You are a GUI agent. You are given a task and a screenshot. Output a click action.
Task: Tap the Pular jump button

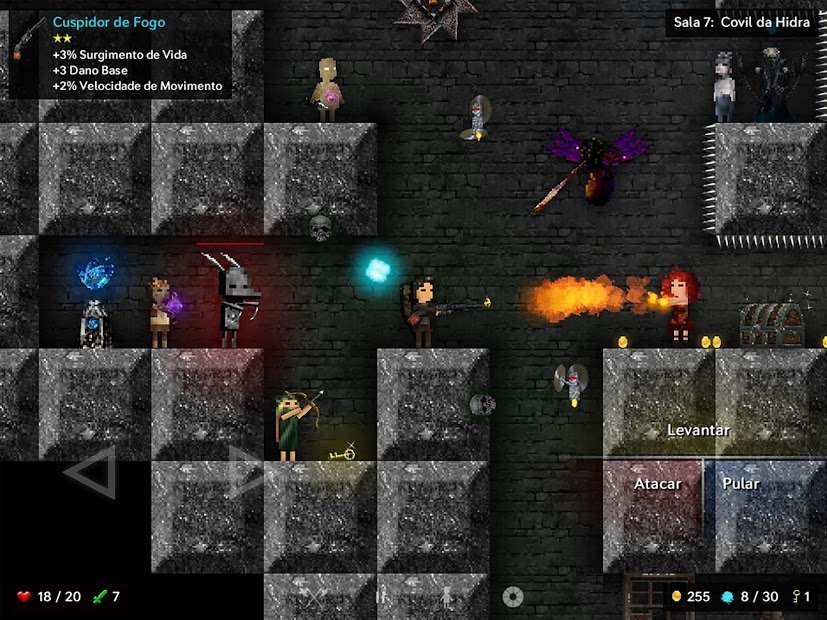pos(741,485)
